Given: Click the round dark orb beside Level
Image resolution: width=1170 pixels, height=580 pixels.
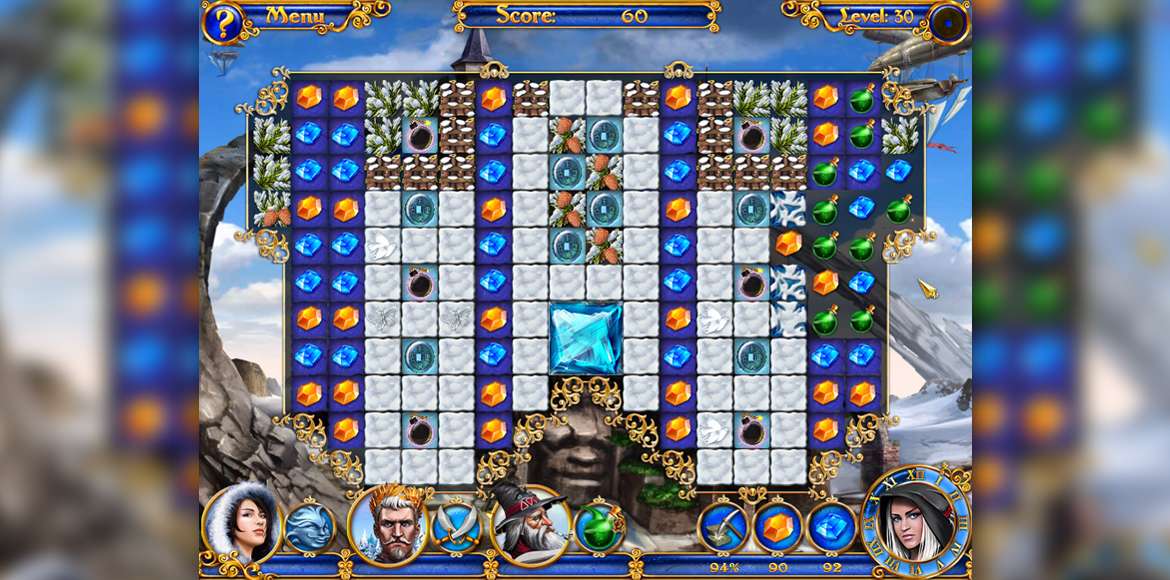Looking at the screenshot, I should 947,23.
